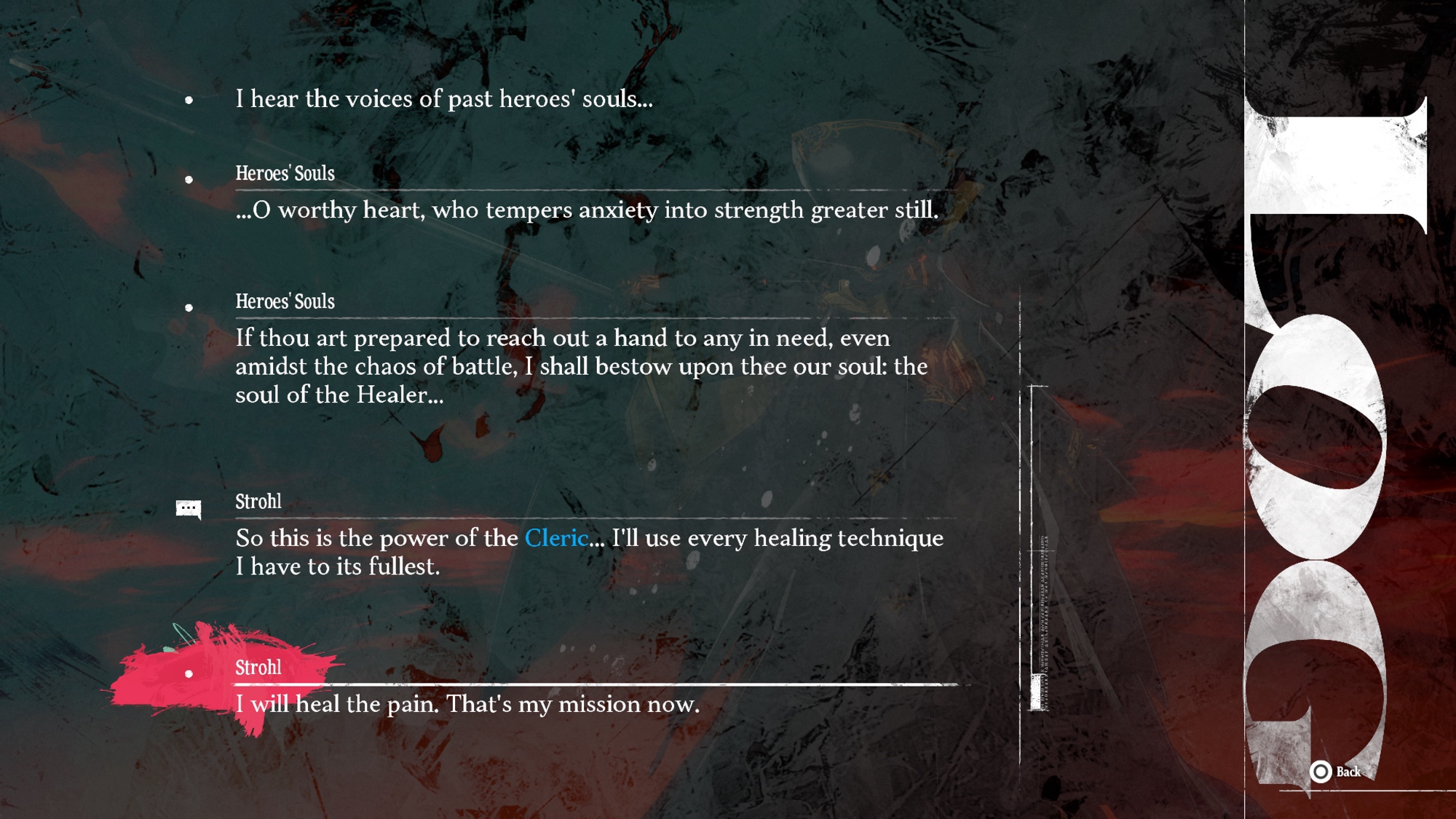This screenshot has width=1456, height=819.
Task: Click the log scrollbar thumb
Action: (1037, 691)
